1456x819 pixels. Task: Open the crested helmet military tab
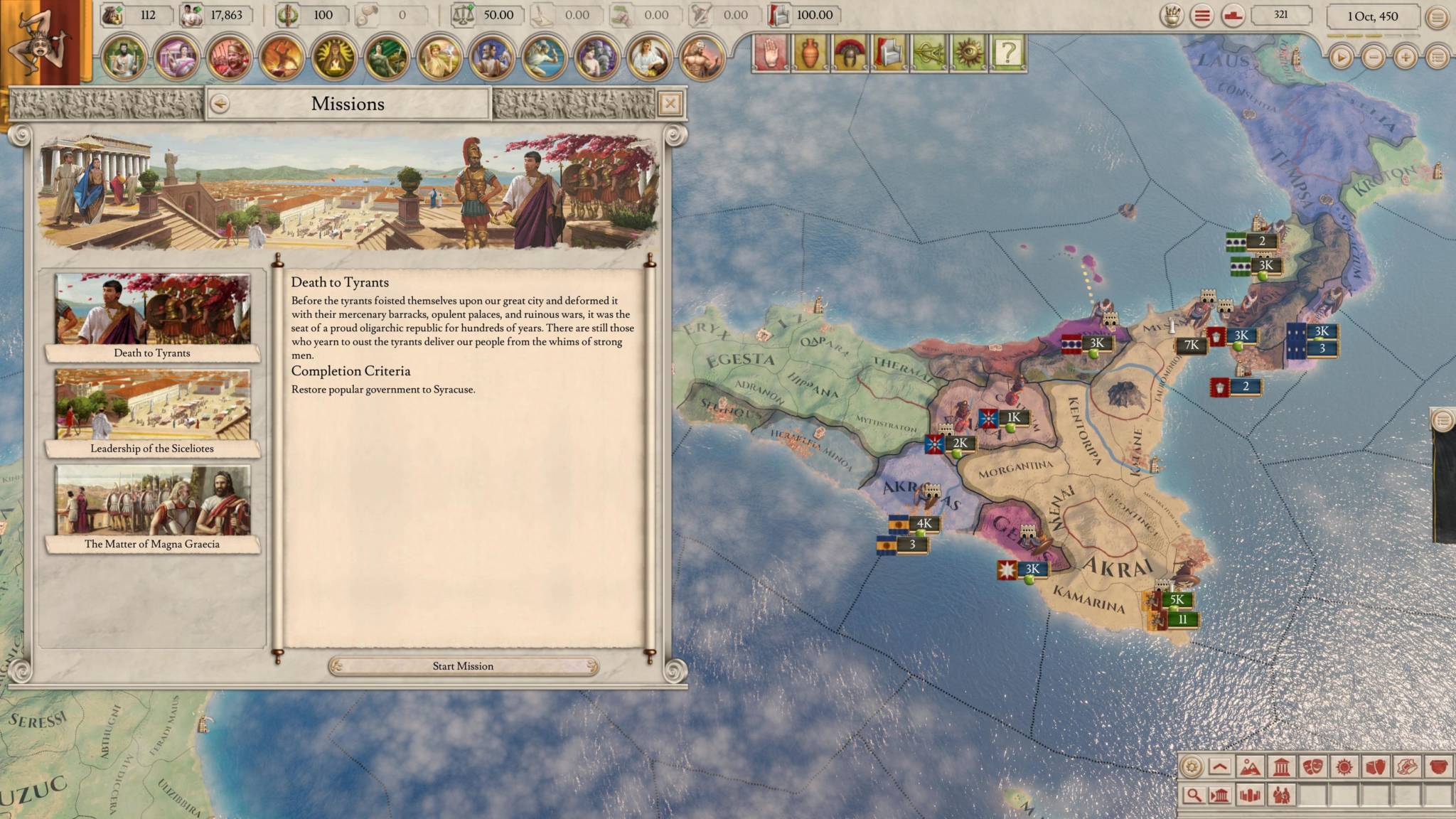pos(849,53)
